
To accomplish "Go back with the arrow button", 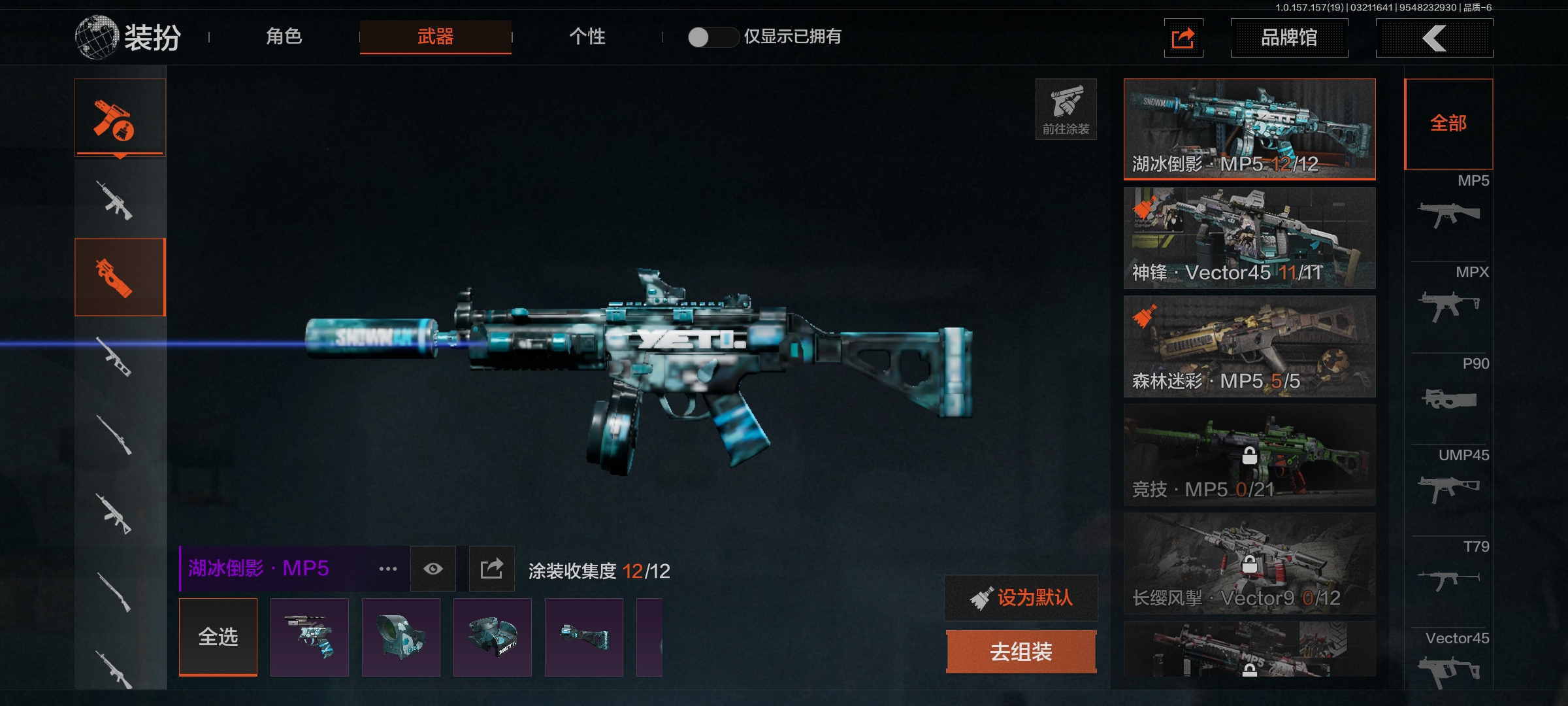I will point(1434,38).
